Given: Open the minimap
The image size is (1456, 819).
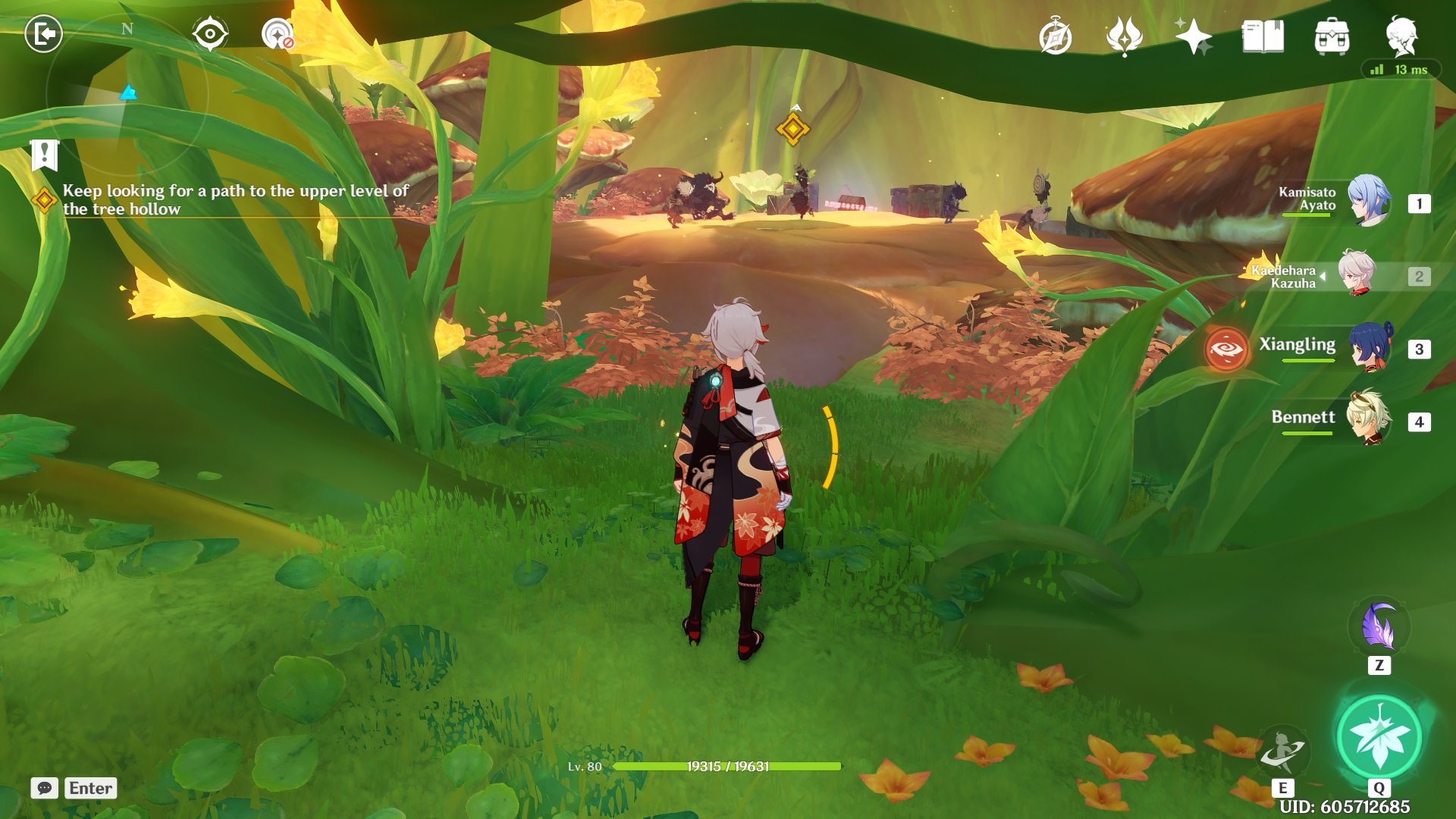Looking at the screenshot, I should coord(127,95).
